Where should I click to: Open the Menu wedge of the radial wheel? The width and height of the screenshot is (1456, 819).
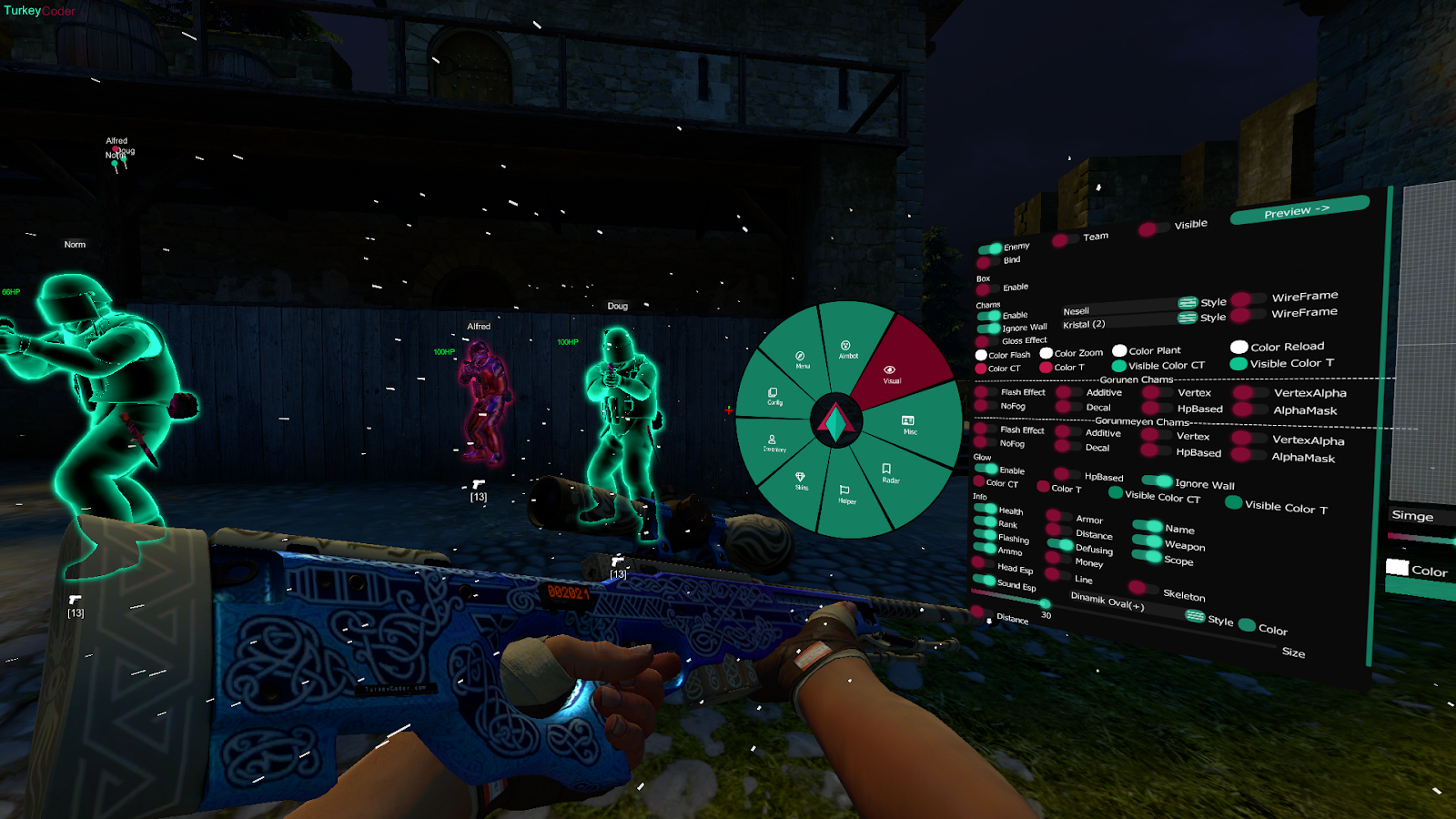point(801,359)
